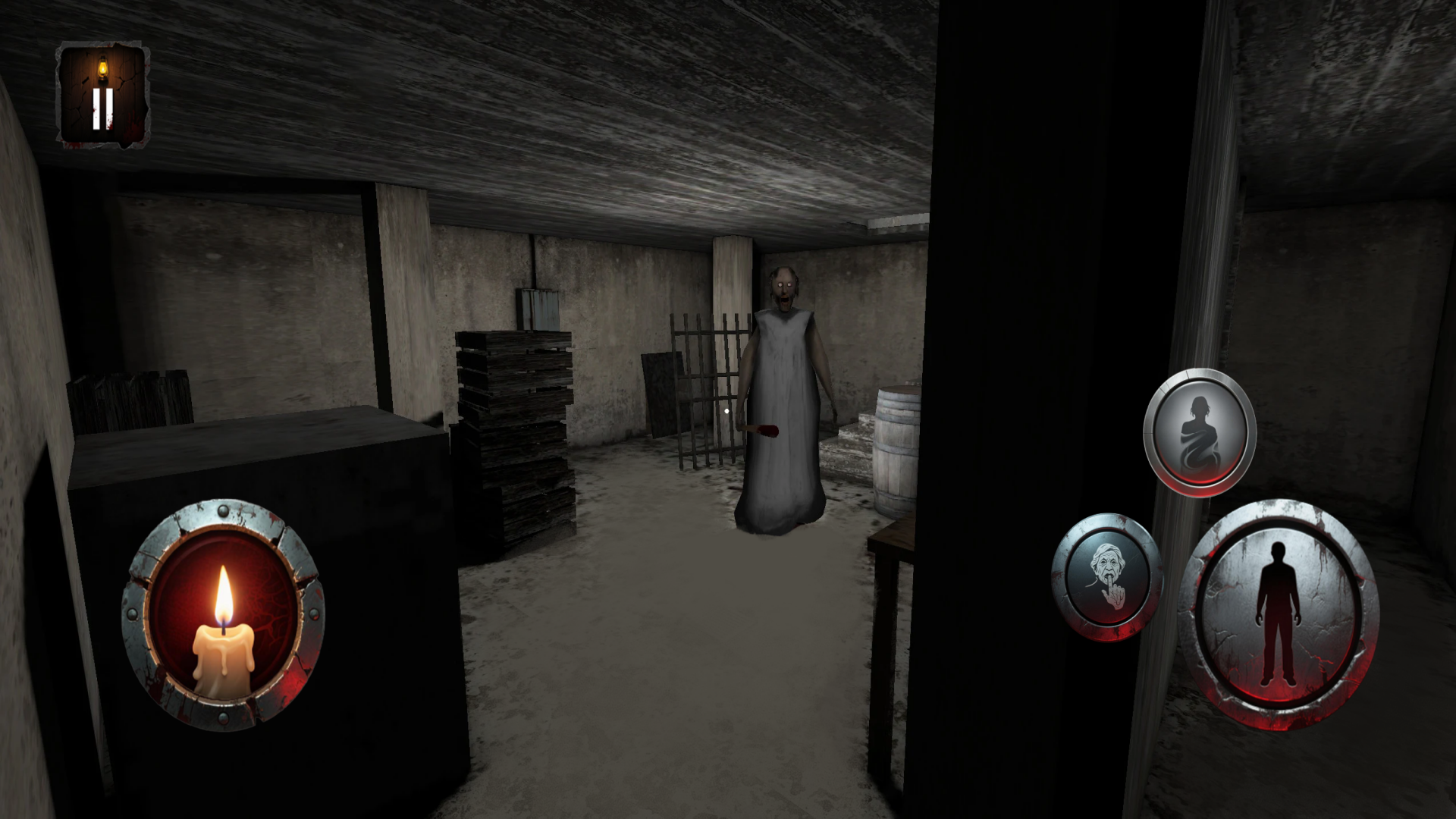Pause the game with the lantern button
Image resolution: width=1456 pixels, height=819 pixels.
[103, 95]
